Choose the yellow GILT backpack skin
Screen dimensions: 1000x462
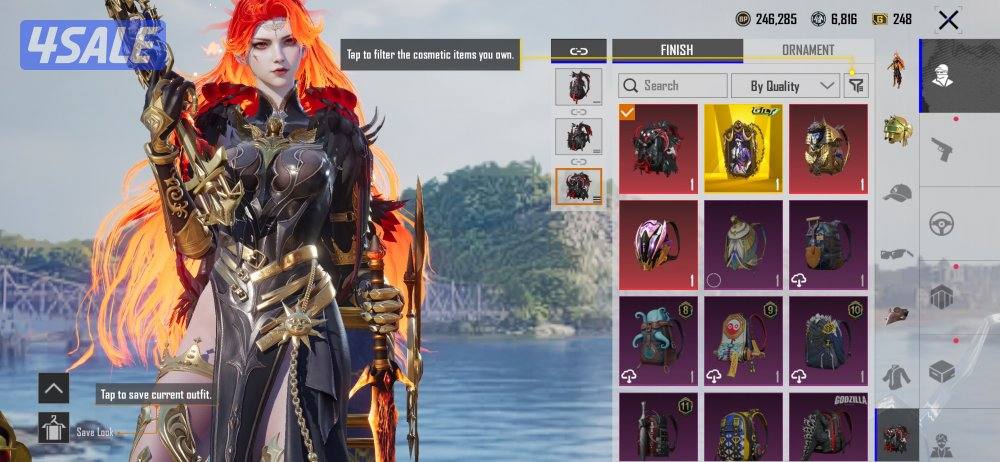743,148
